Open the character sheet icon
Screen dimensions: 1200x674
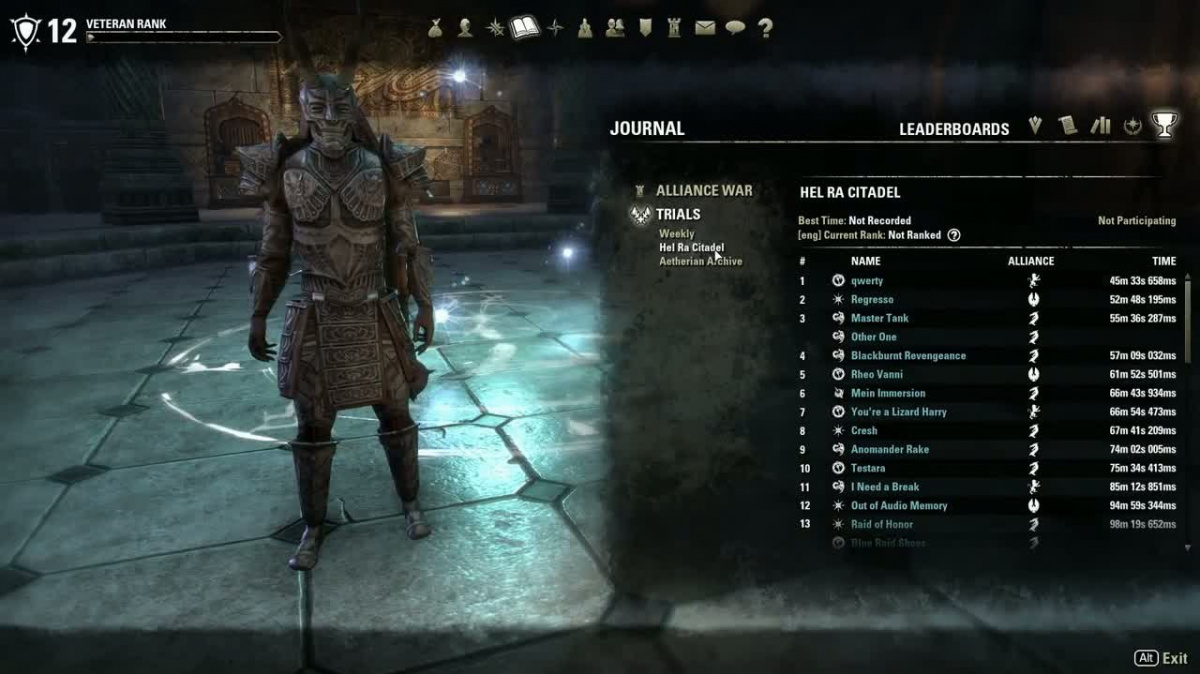coord(465,28)
